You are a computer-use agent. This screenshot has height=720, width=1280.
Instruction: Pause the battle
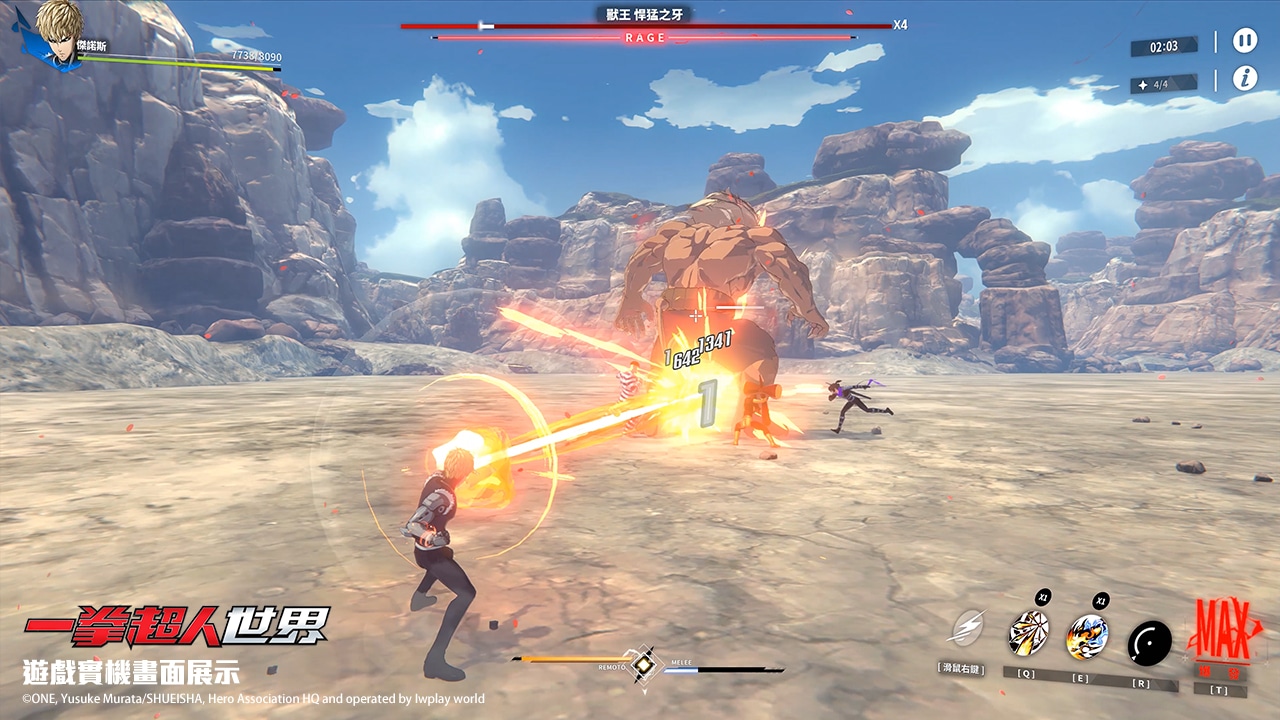(x=1244, y=41)
